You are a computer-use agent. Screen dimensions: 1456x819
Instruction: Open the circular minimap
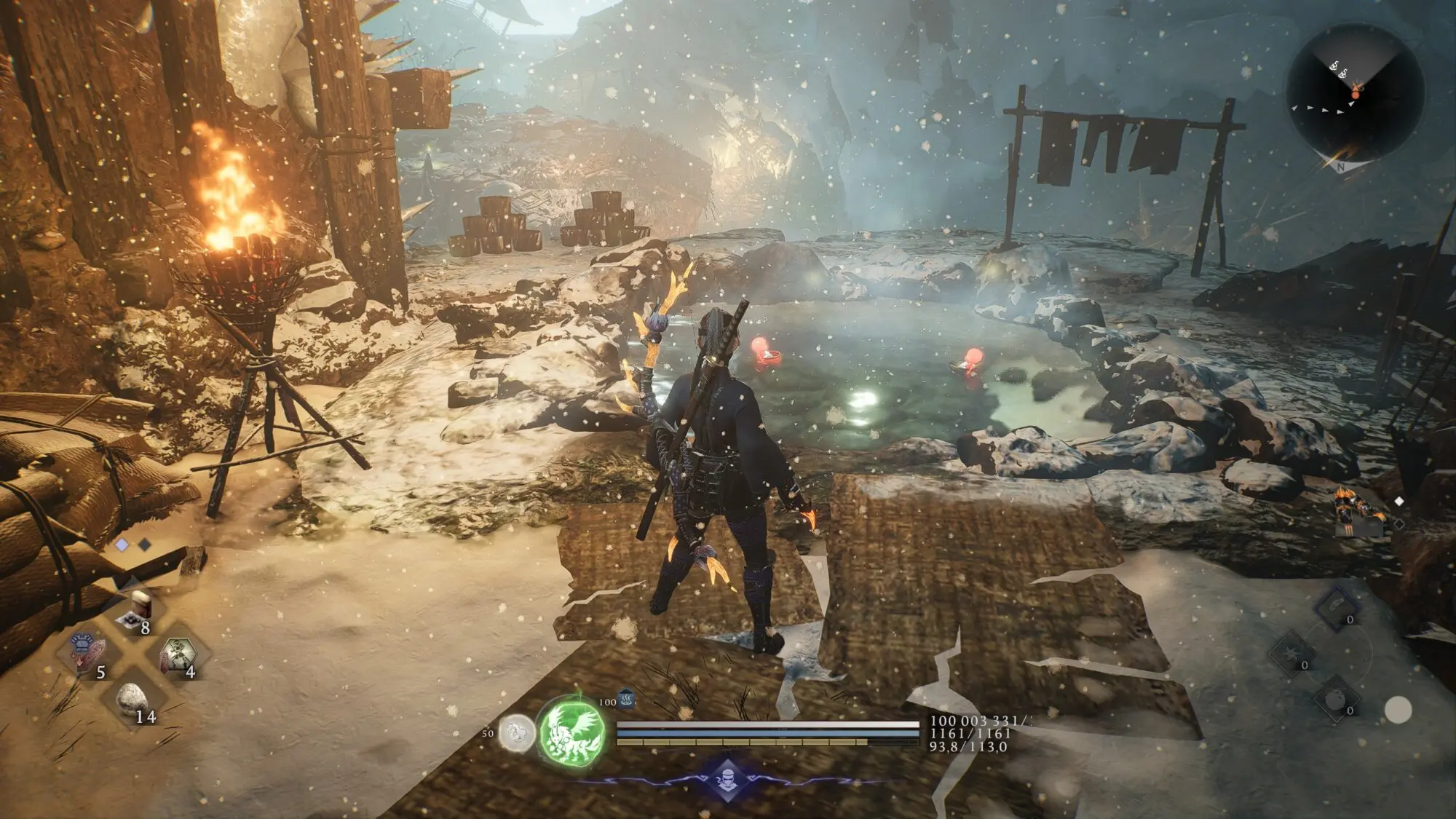(x=1355, y=92)
